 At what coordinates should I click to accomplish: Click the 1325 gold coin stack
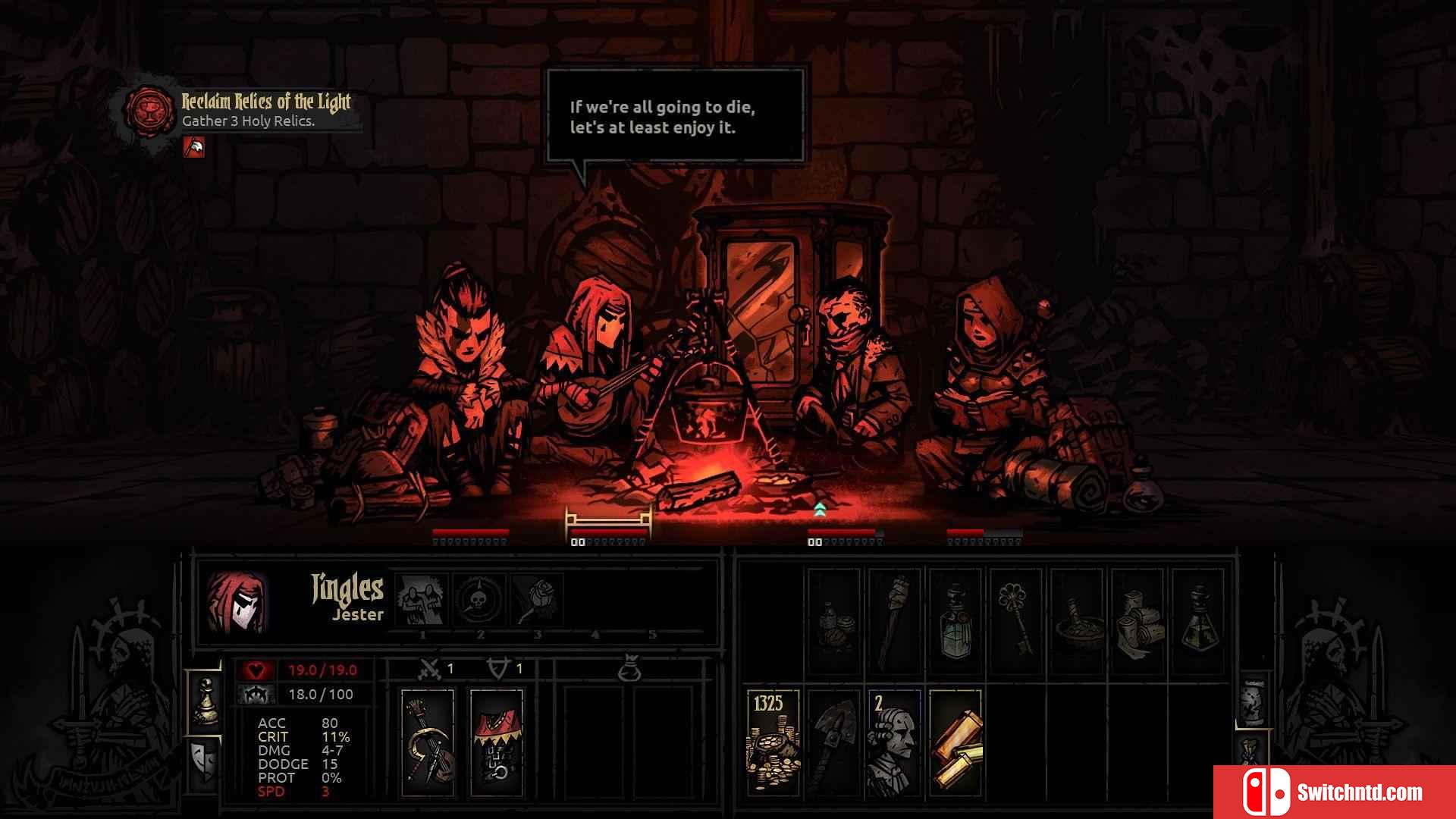tap(773, 742)
